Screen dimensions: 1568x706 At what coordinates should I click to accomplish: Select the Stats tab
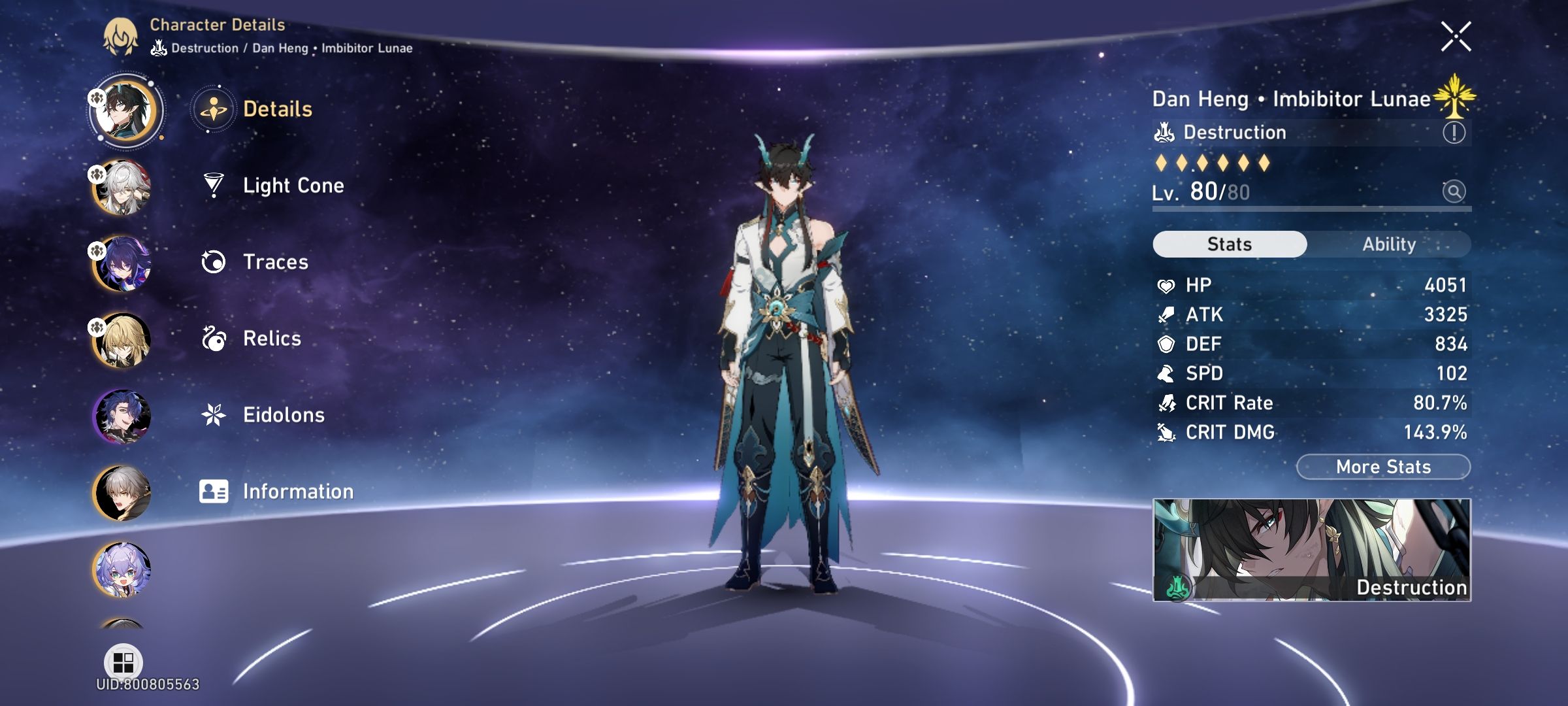click(1228, 243)
